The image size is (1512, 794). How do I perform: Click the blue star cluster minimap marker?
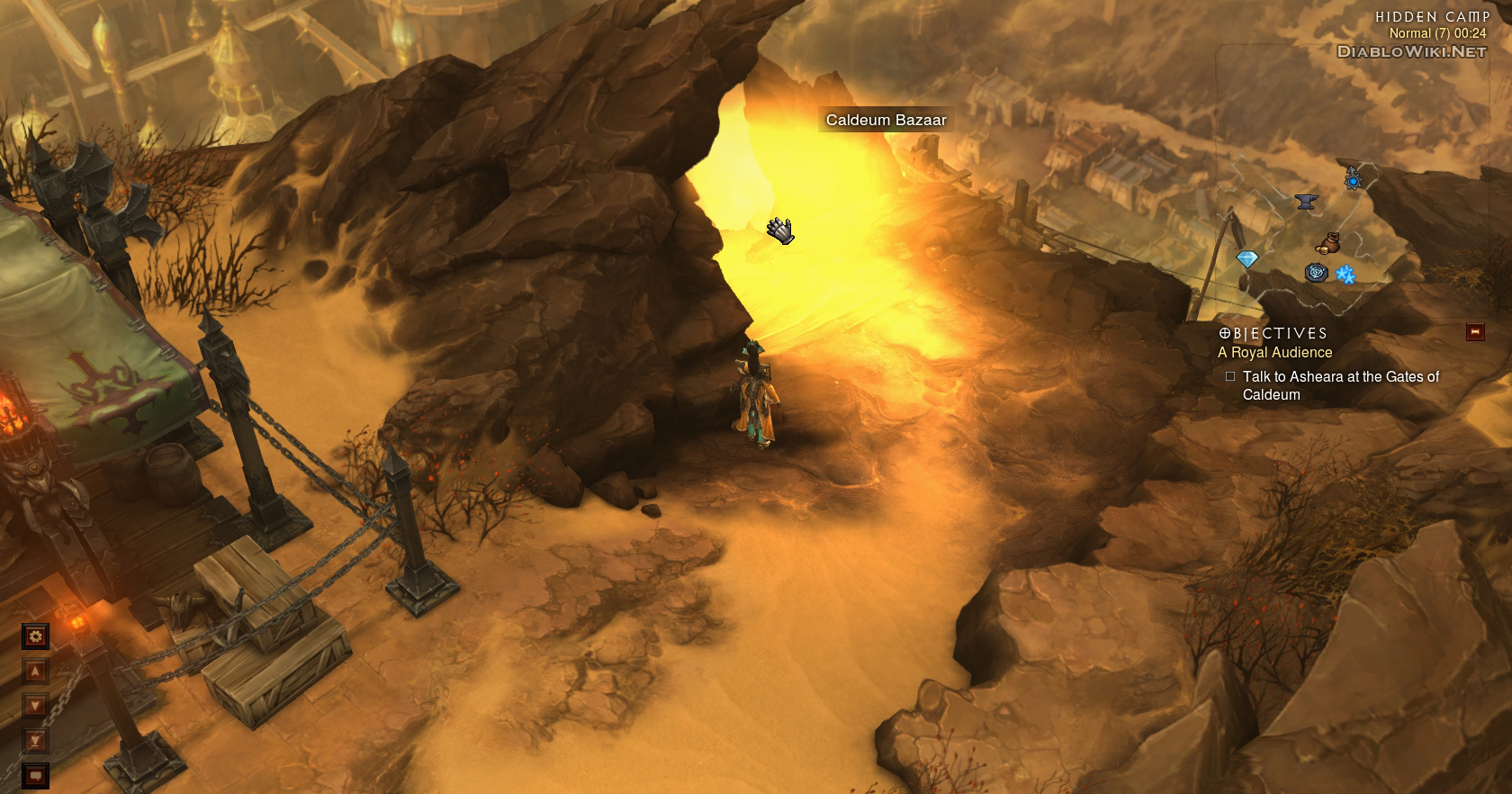(x=1345, y=275)
